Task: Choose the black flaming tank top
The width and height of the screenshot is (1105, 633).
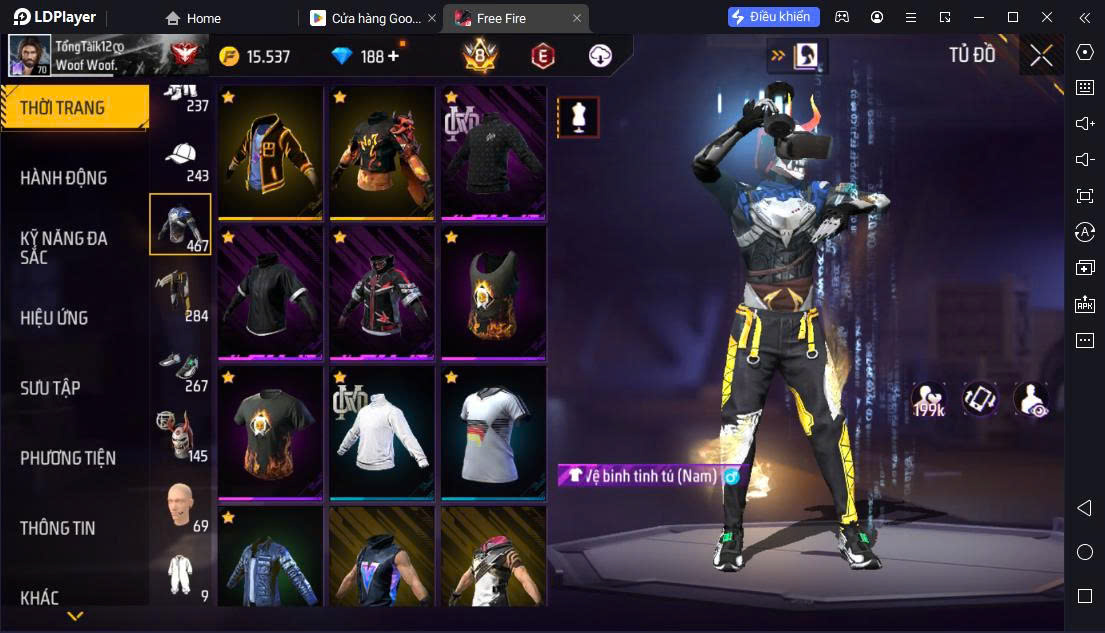Action: click(x=493, y=291)
